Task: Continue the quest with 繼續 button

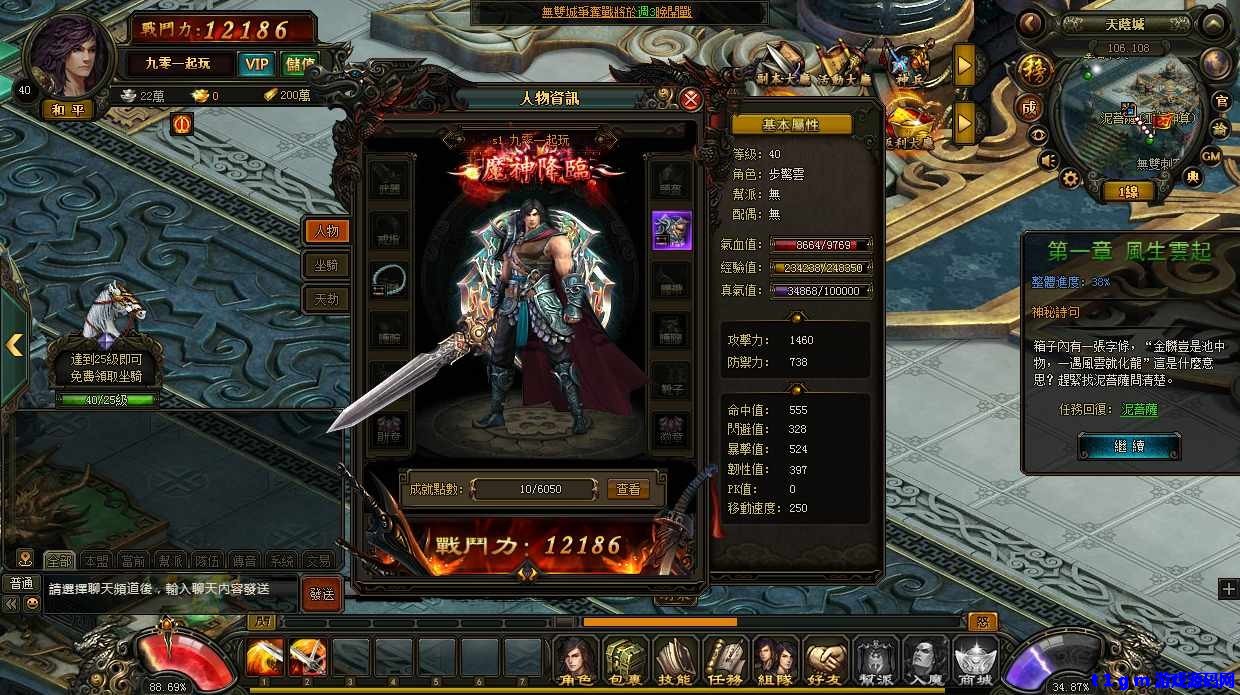Action: click(1129, 446)
